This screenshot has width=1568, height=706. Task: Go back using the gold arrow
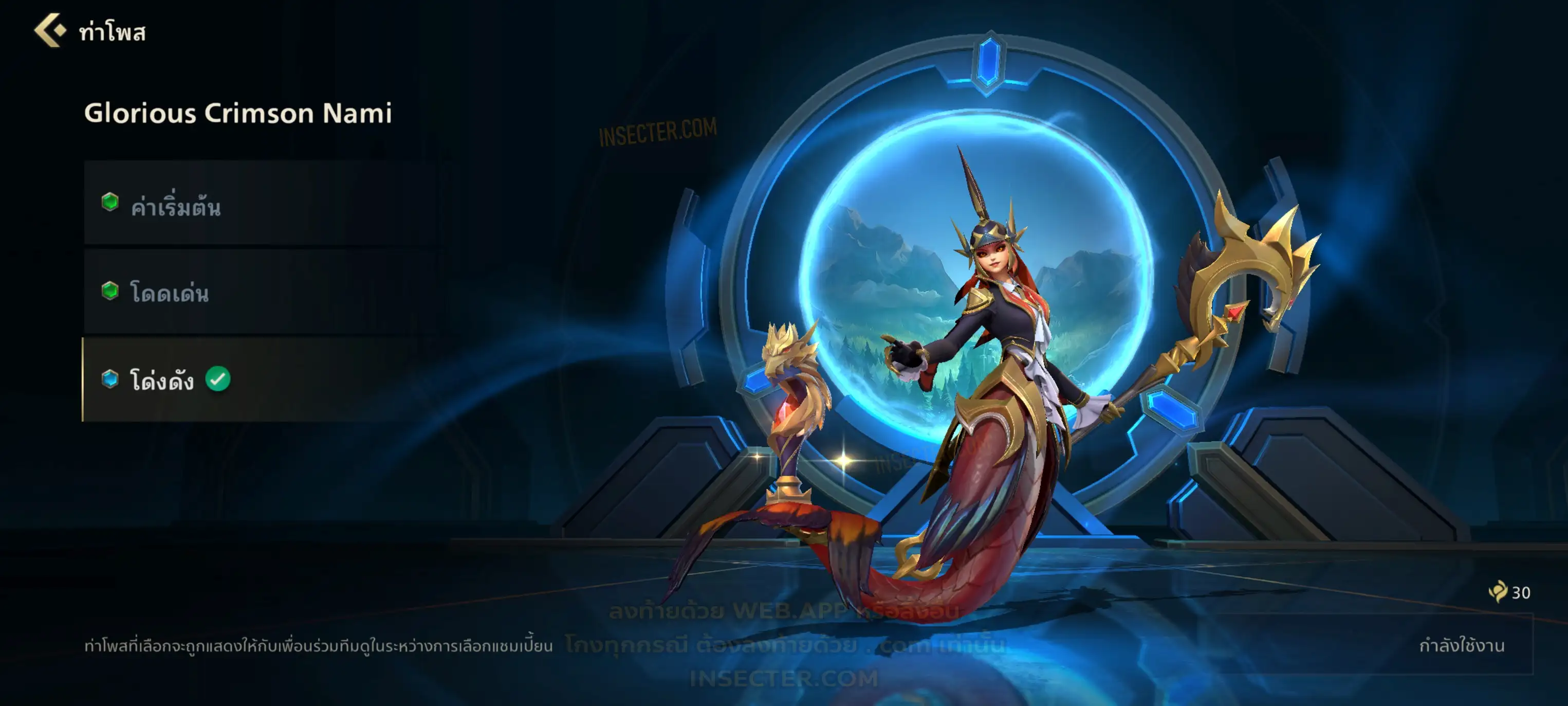point(50,30)
